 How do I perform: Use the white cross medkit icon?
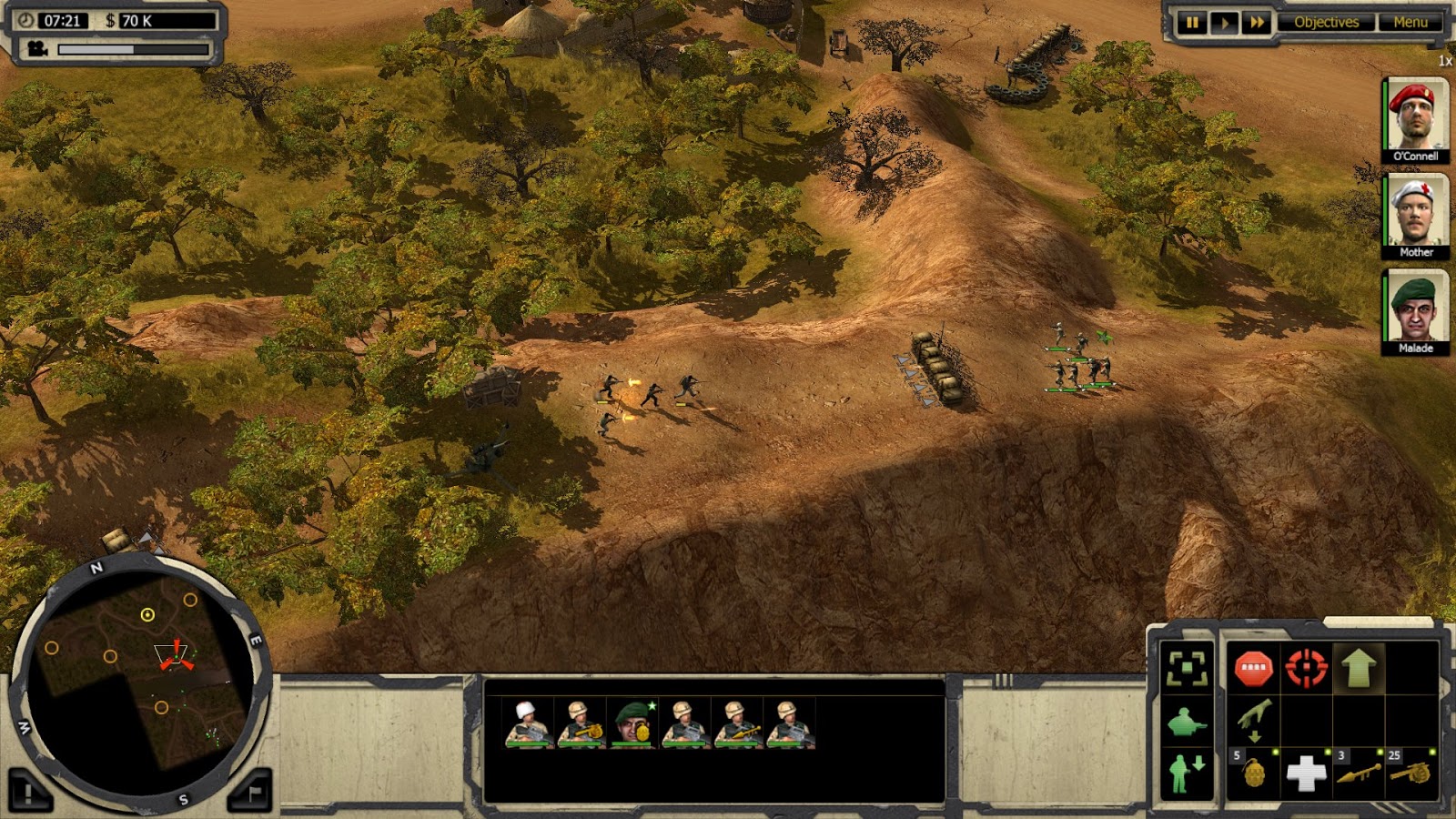(1309, 774)
